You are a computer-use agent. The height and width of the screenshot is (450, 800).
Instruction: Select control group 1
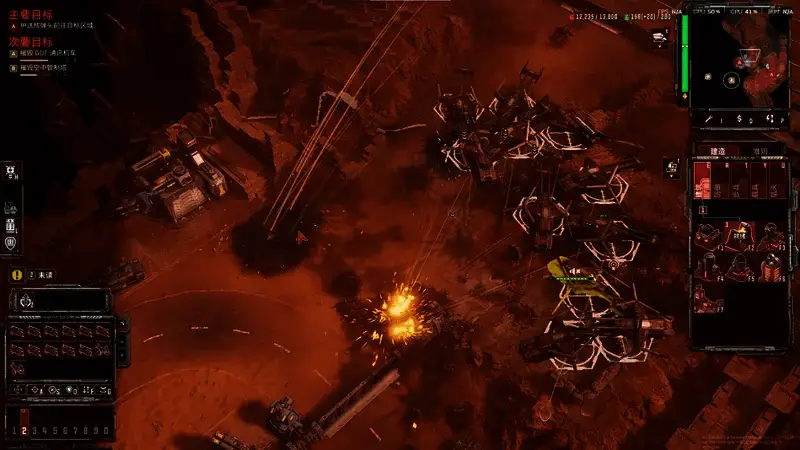pos(12,430)
